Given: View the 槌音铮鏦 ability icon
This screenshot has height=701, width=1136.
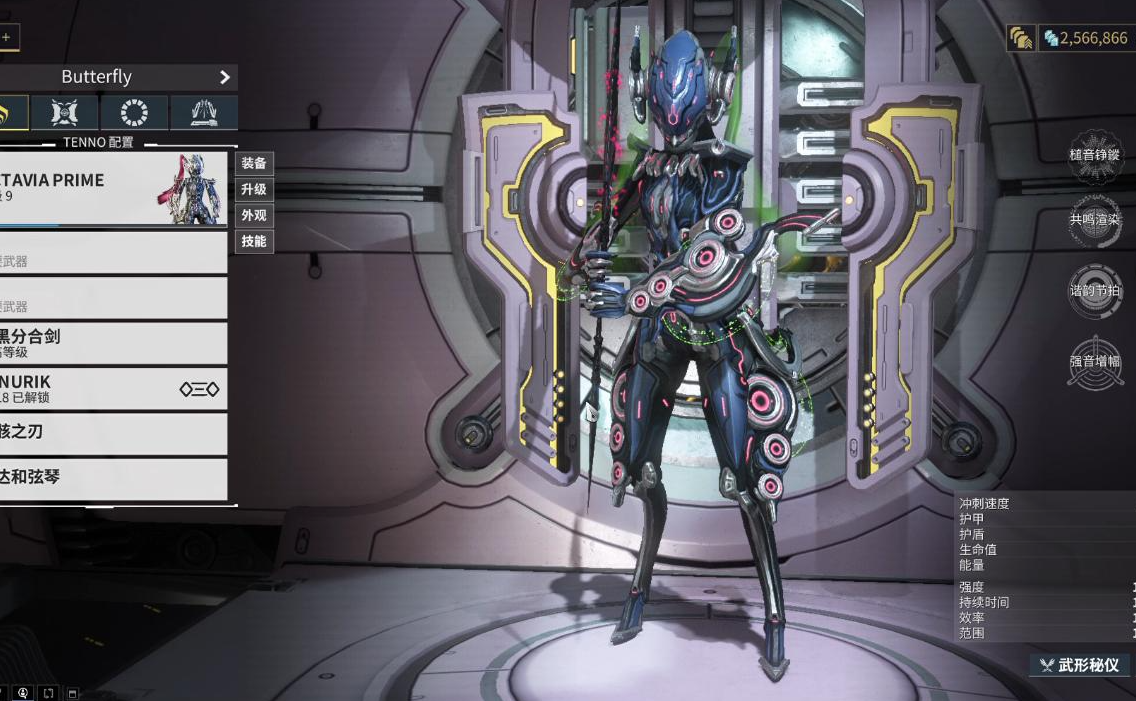Looking at the screenshot, I should tap(1095, 156).
